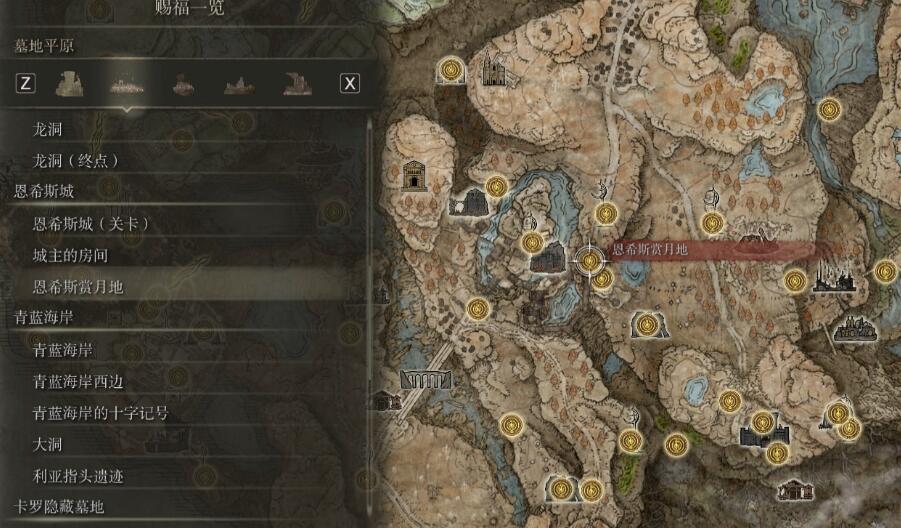This screenshot has height=528, width=901.
Task: Select the highlighted 恩希斯赏月地 list row
Action: click(78, 287)
